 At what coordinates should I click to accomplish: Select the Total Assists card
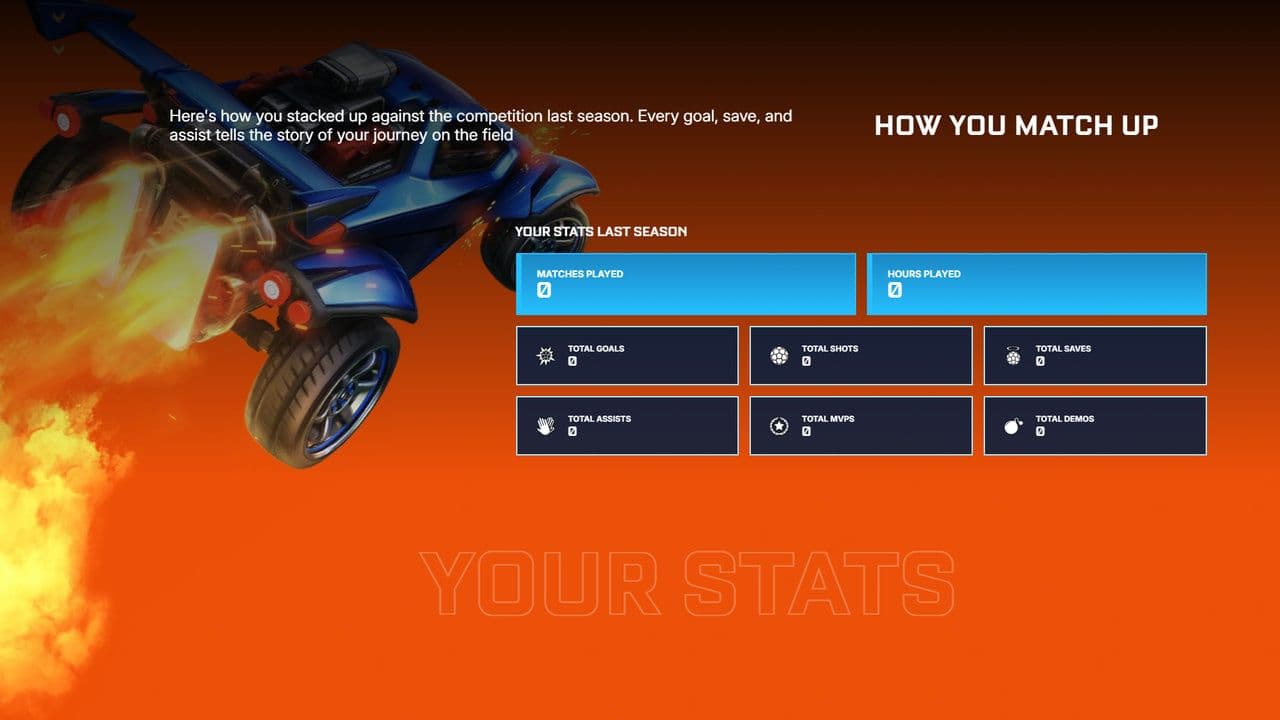(627, 425)
